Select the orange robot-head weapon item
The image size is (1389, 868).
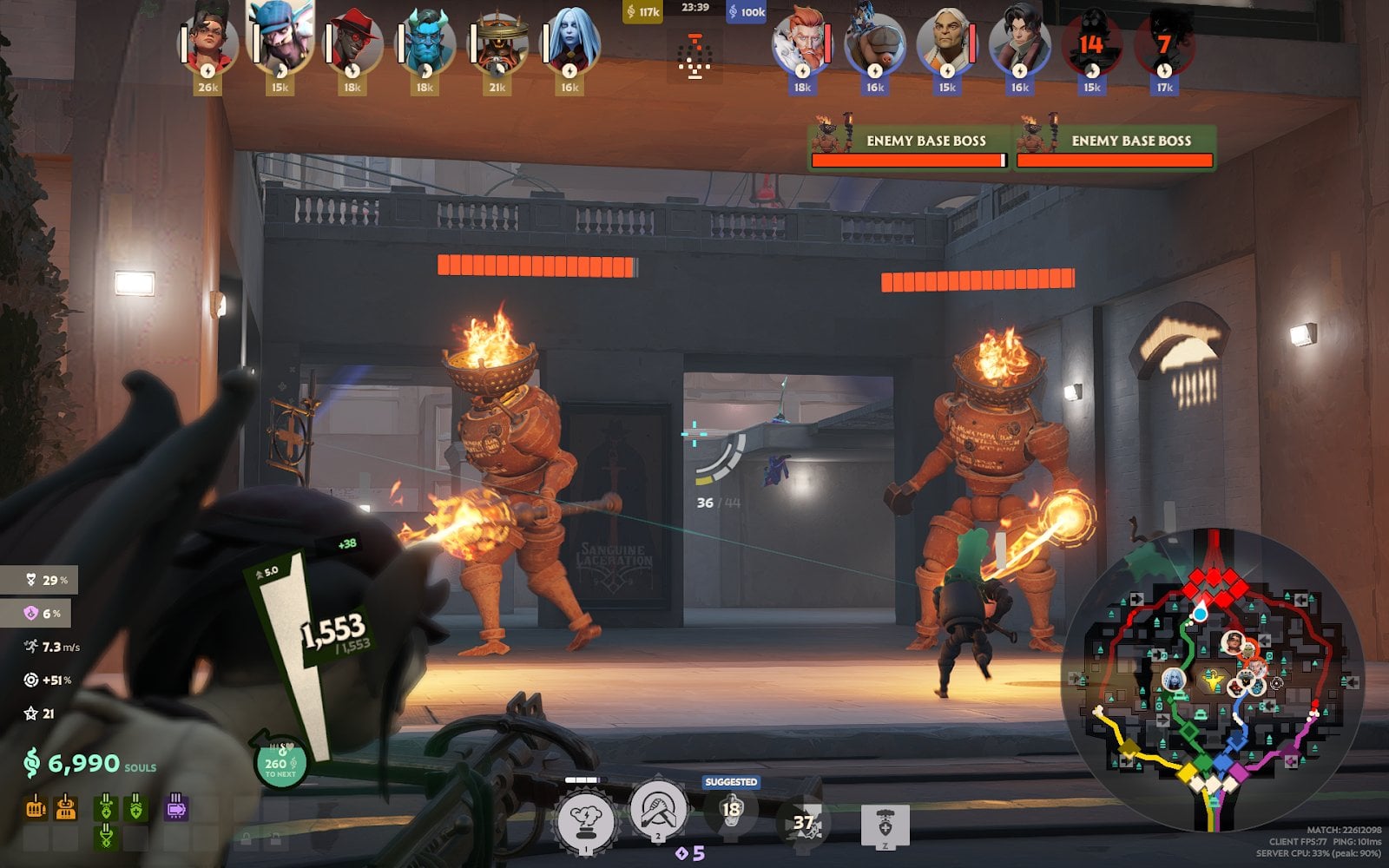point(66,807)
